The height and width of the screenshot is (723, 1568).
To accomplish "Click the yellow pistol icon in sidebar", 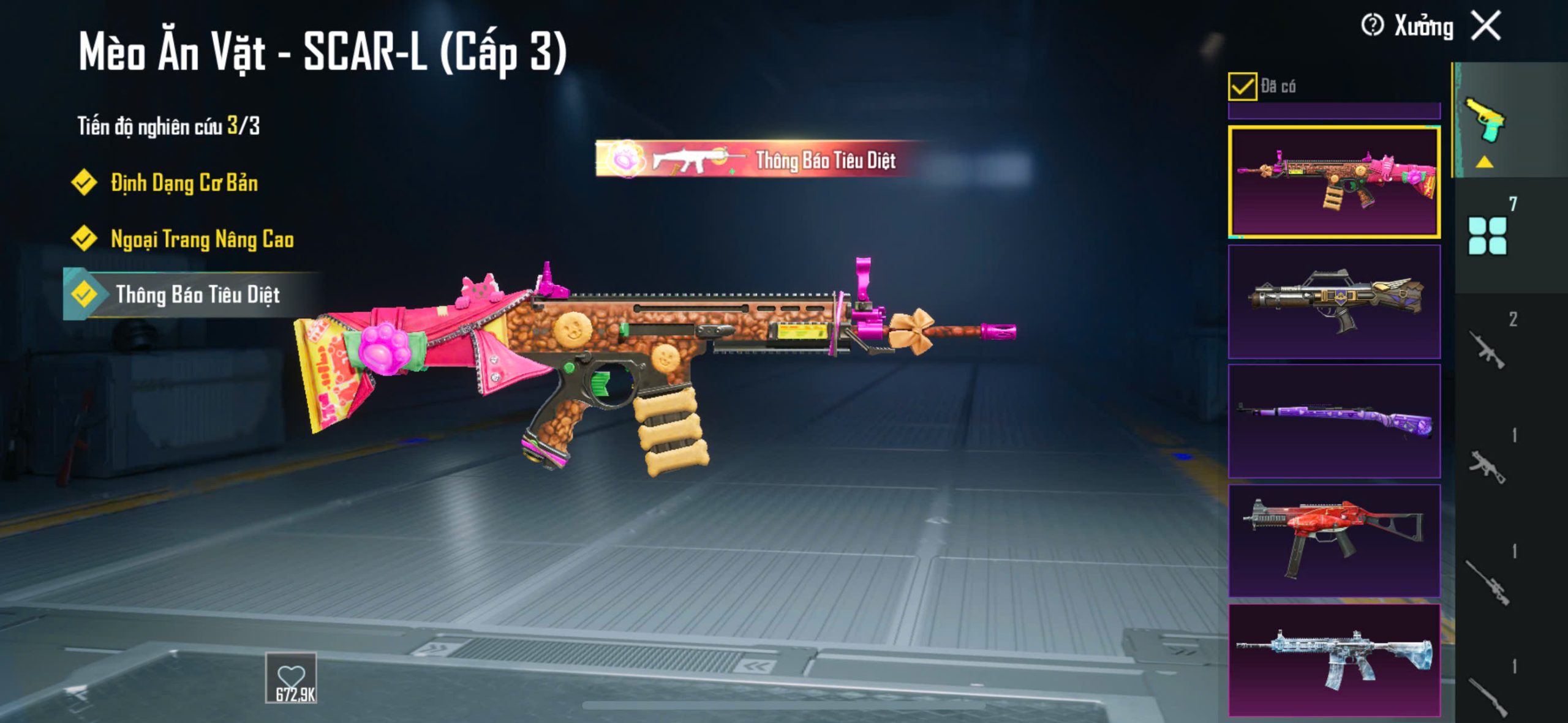I will coord(1485,120).
